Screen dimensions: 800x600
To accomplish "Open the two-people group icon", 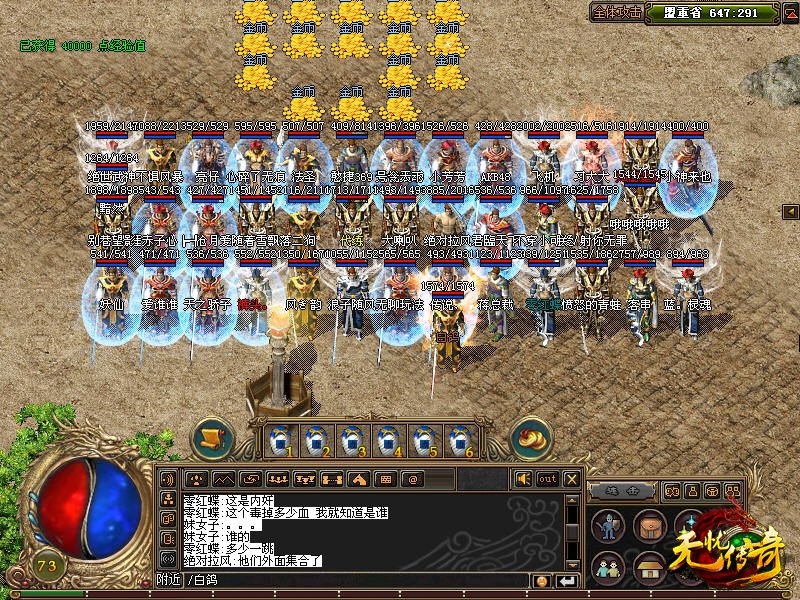I will (606, 567).
